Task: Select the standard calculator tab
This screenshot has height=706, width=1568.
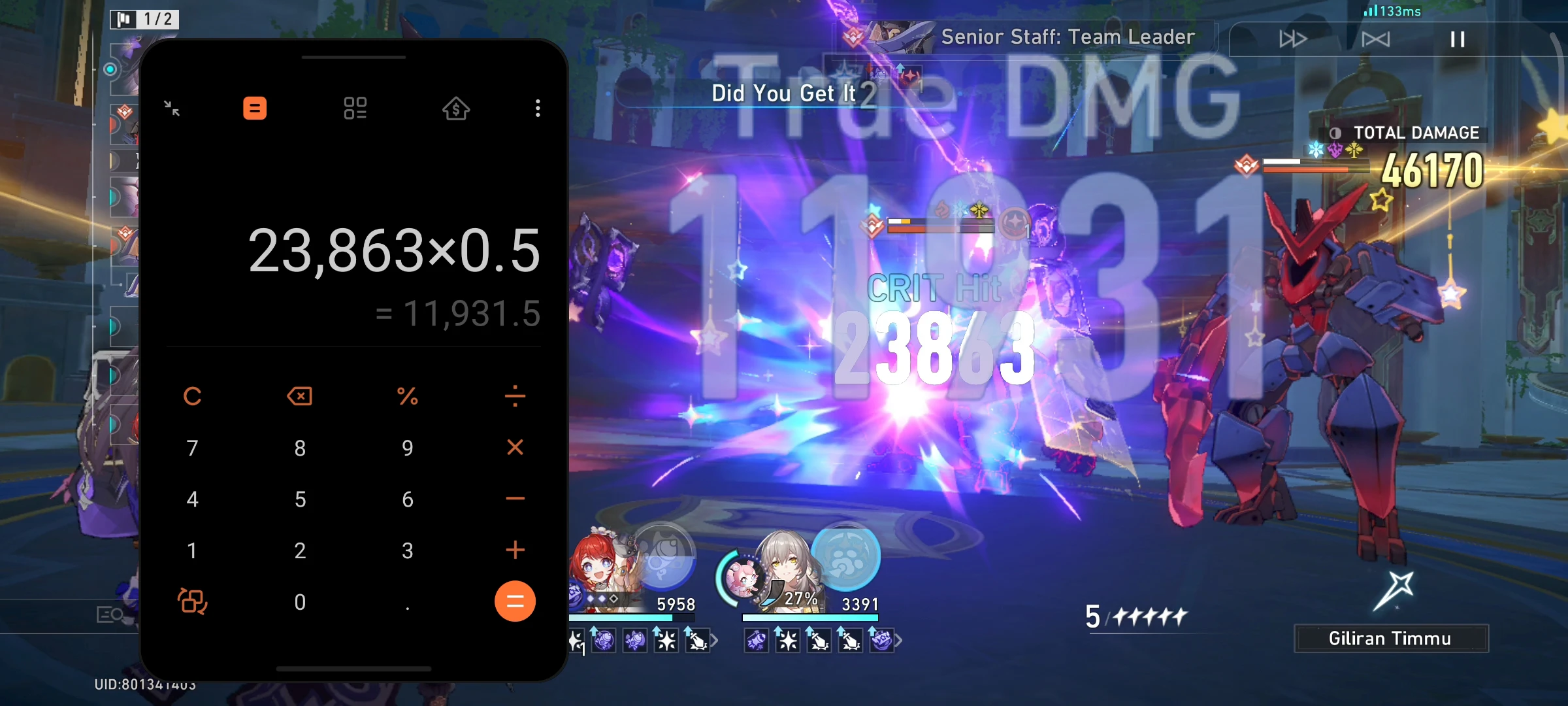Action: pyautogui.click(x=255, y=108)
